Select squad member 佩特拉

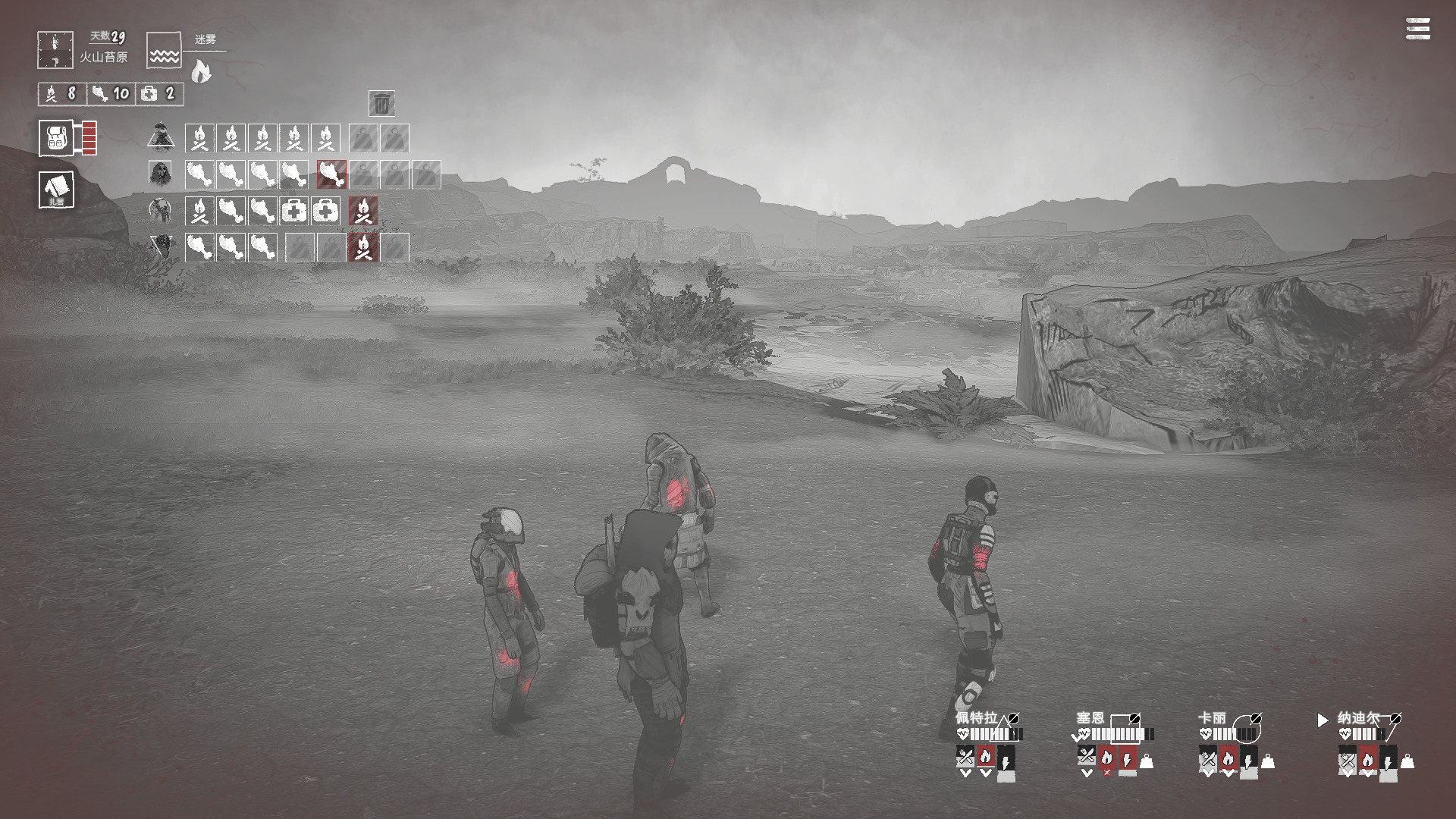click(x=976, y=717)
